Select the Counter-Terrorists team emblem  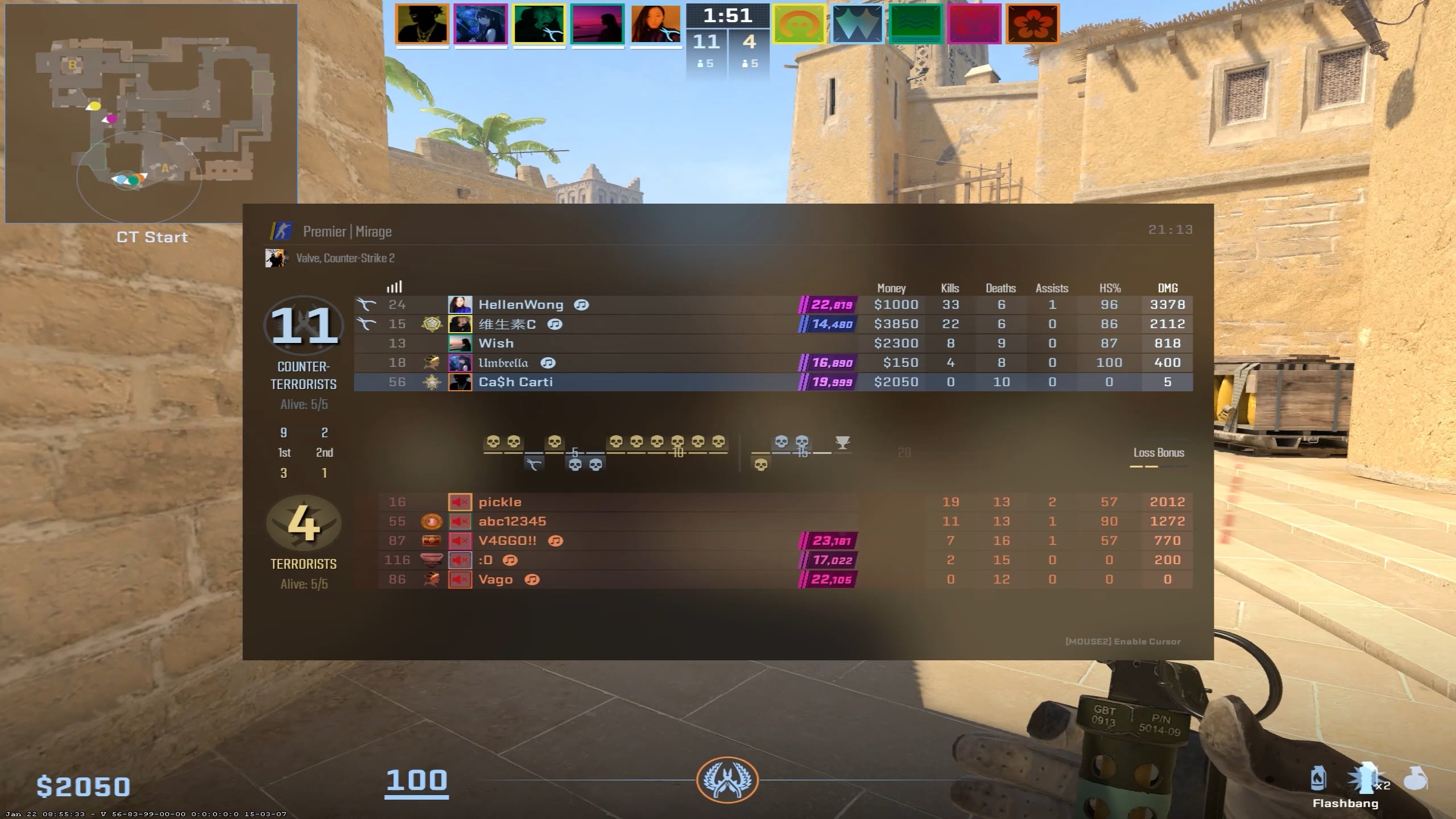coord(304,326)
